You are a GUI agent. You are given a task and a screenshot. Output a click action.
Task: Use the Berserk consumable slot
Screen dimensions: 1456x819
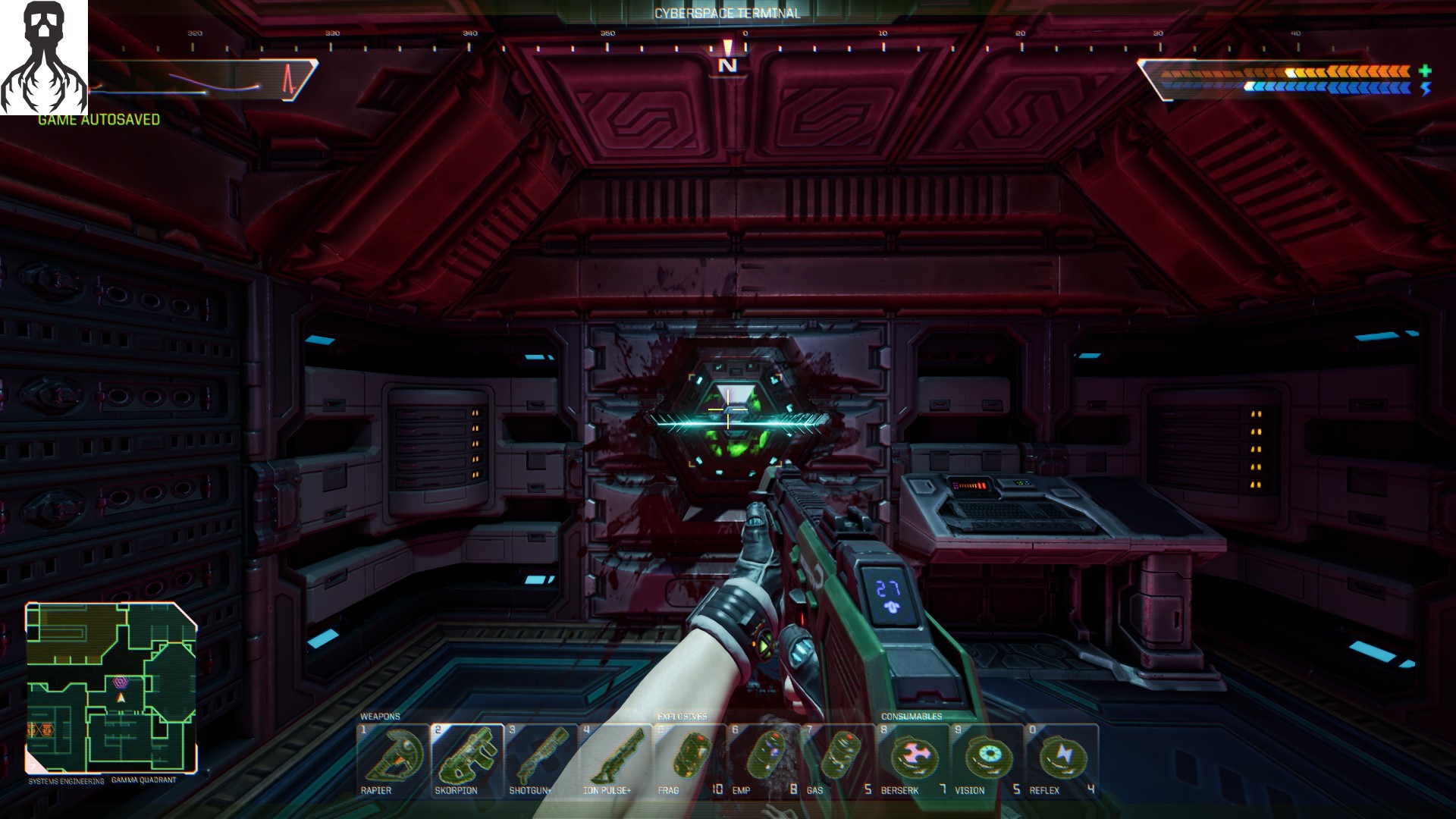[912, 761]
